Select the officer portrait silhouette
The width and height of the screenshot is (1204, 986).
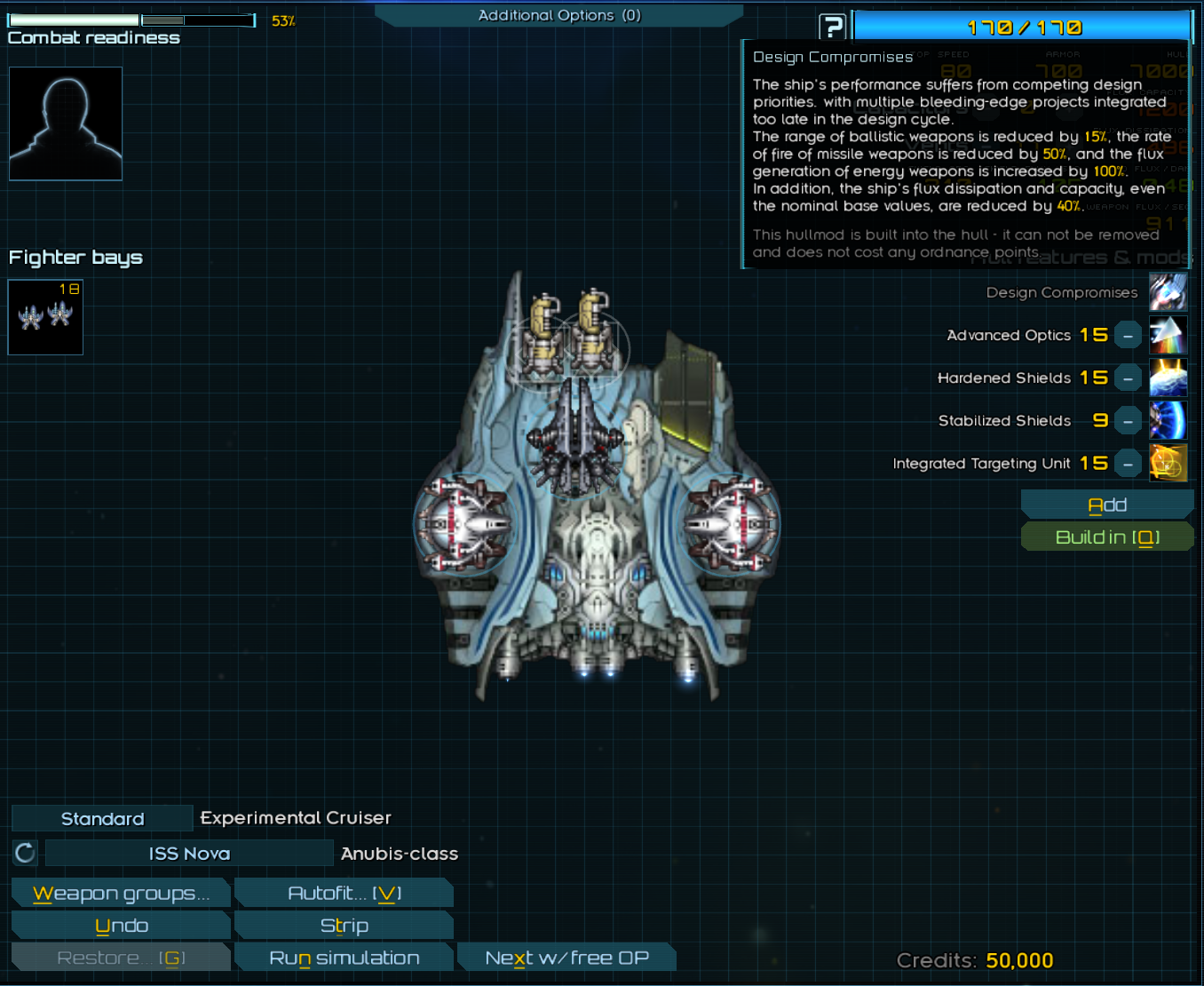[66, 123]
